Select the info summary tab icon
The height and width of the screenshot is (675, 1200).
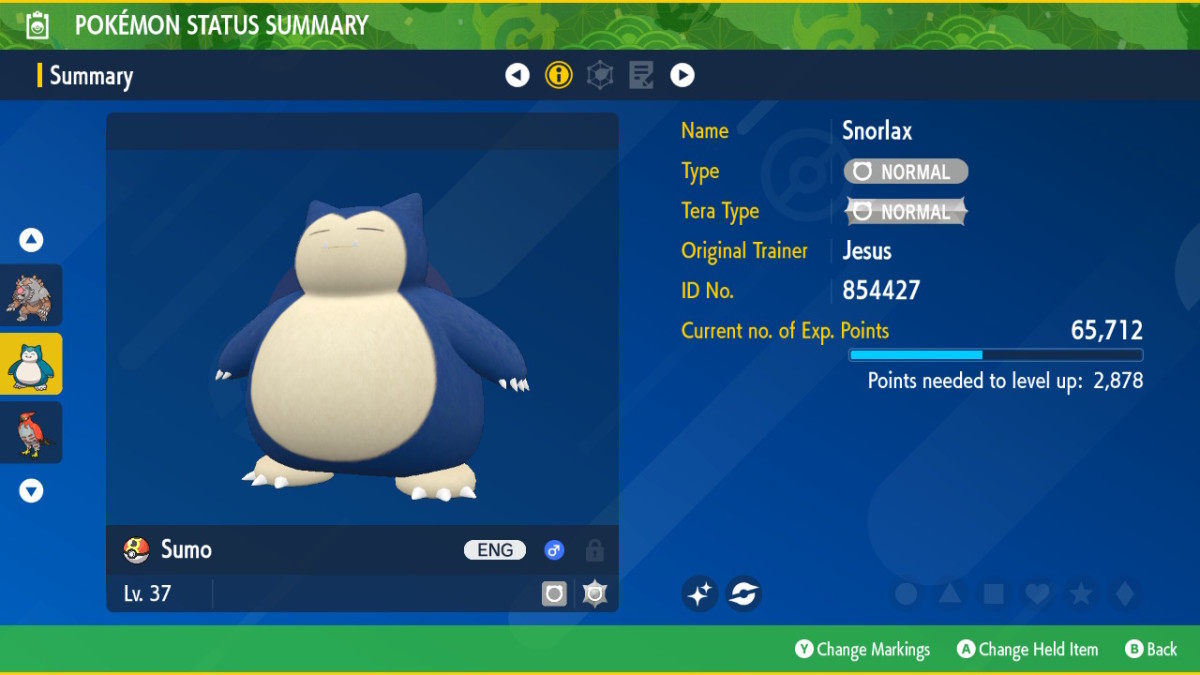pos(558,75)
